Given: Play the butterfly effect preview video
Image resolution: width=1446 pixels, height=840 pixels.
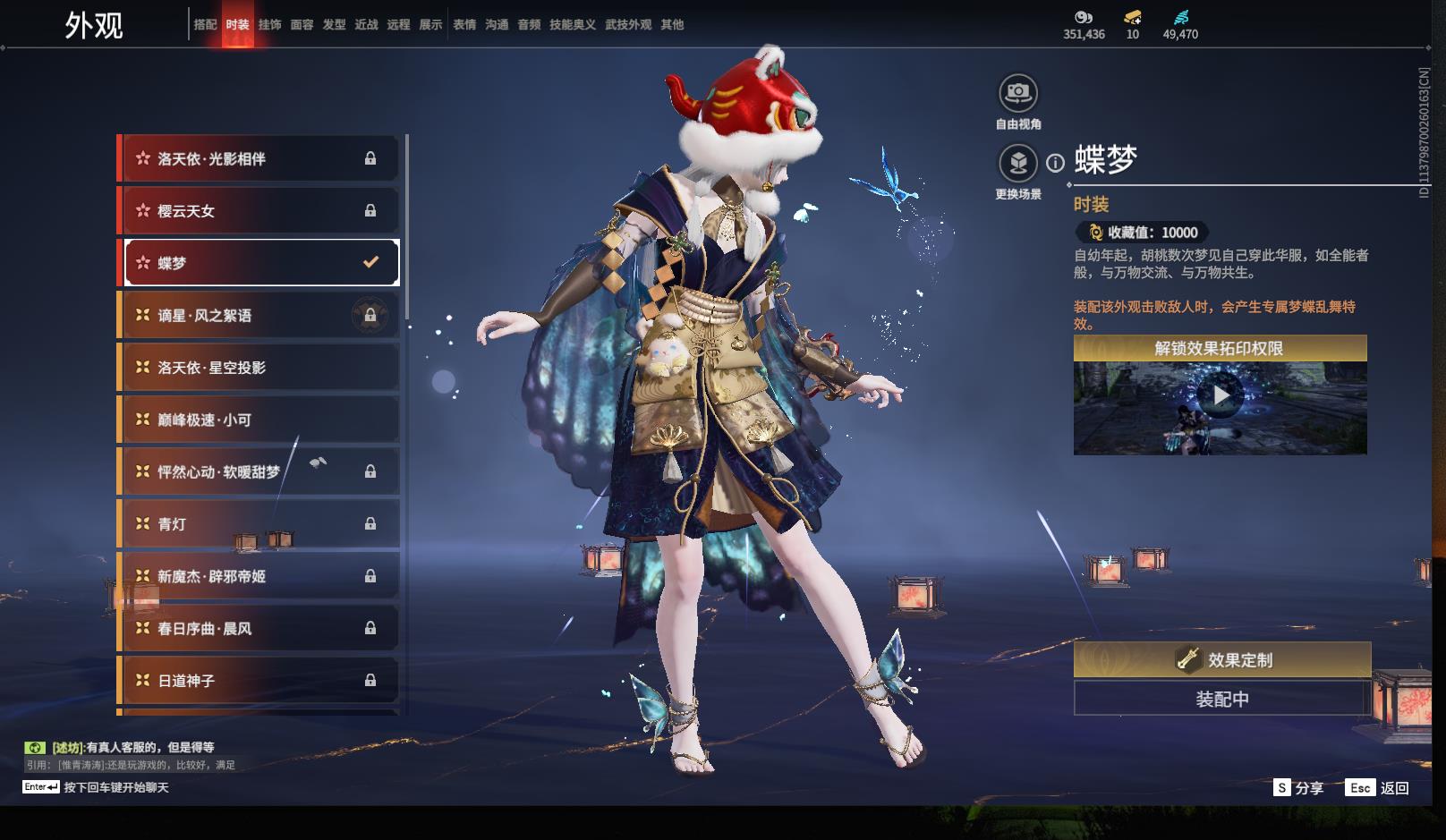Looking at the screenshot, I should (x=1221, y=395).
